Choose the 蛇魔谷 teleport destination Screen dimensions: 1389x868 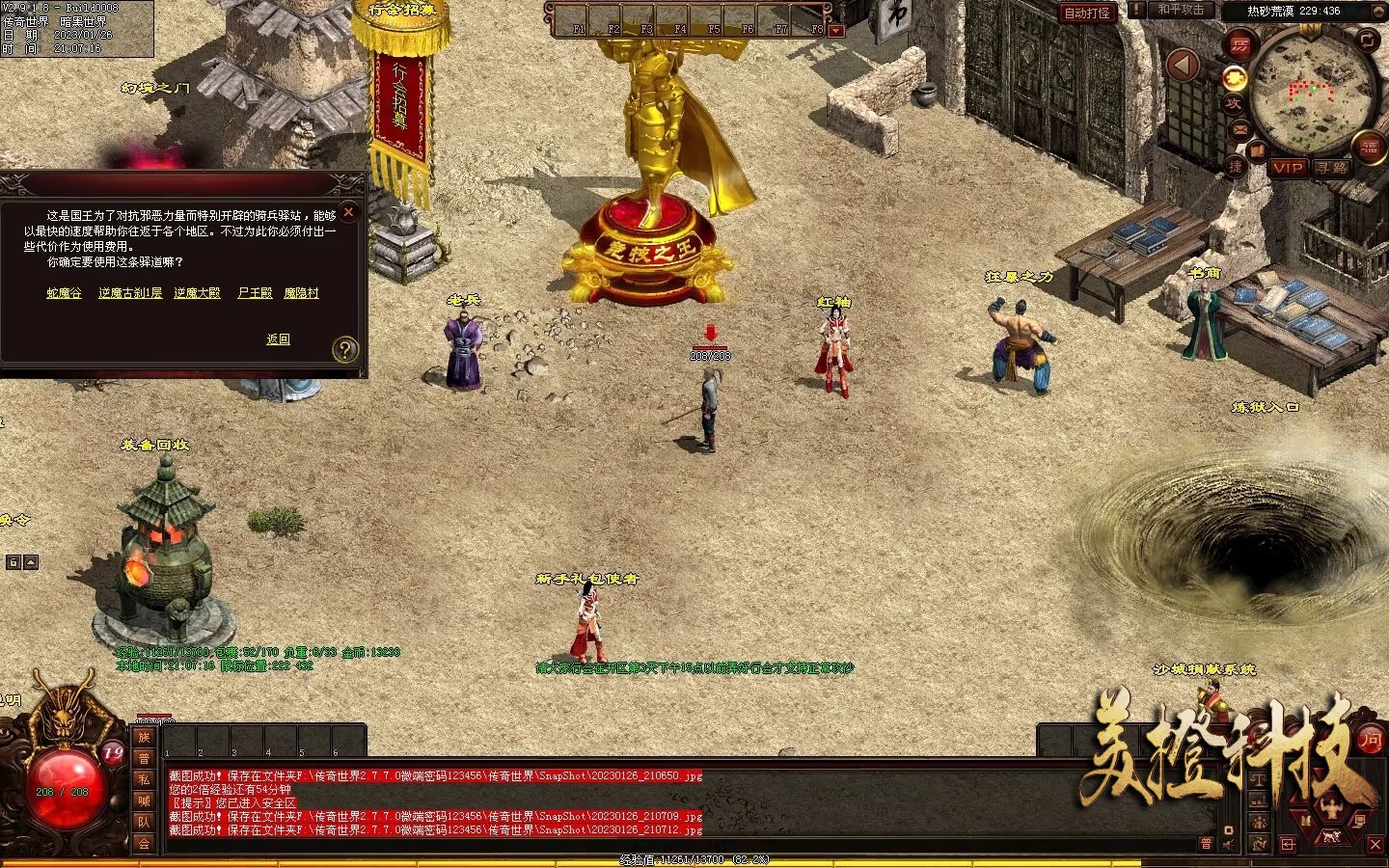click(64, 293)
